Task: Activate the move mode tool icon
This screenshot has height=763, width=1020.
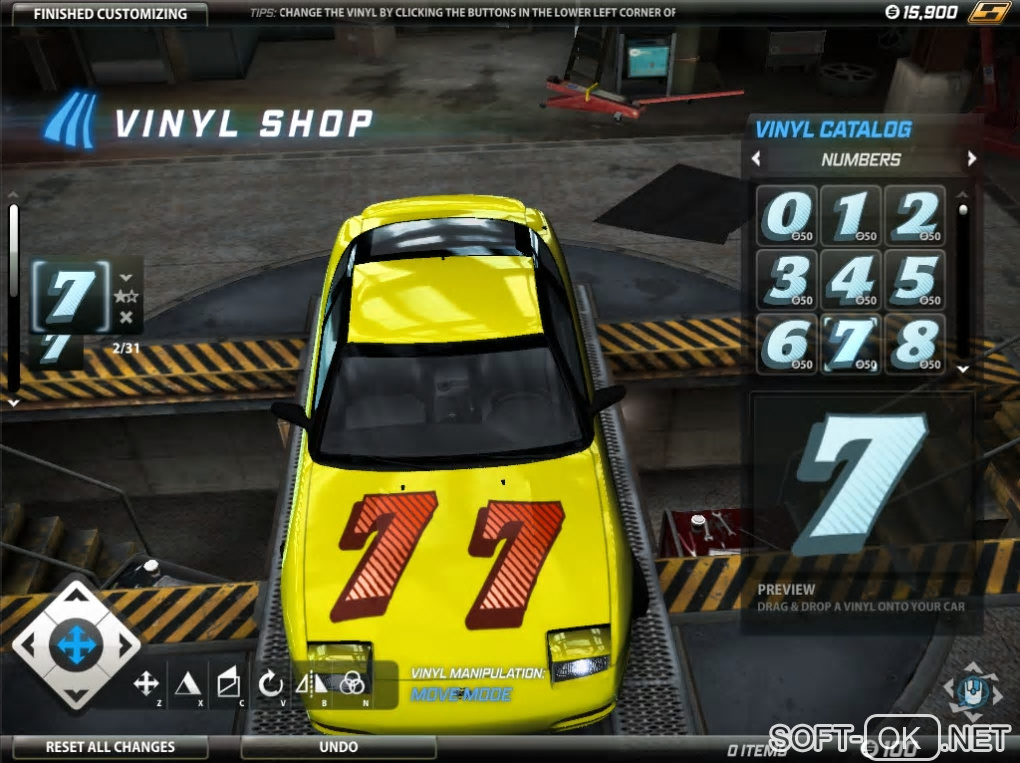Action: [x=146, y=684]
